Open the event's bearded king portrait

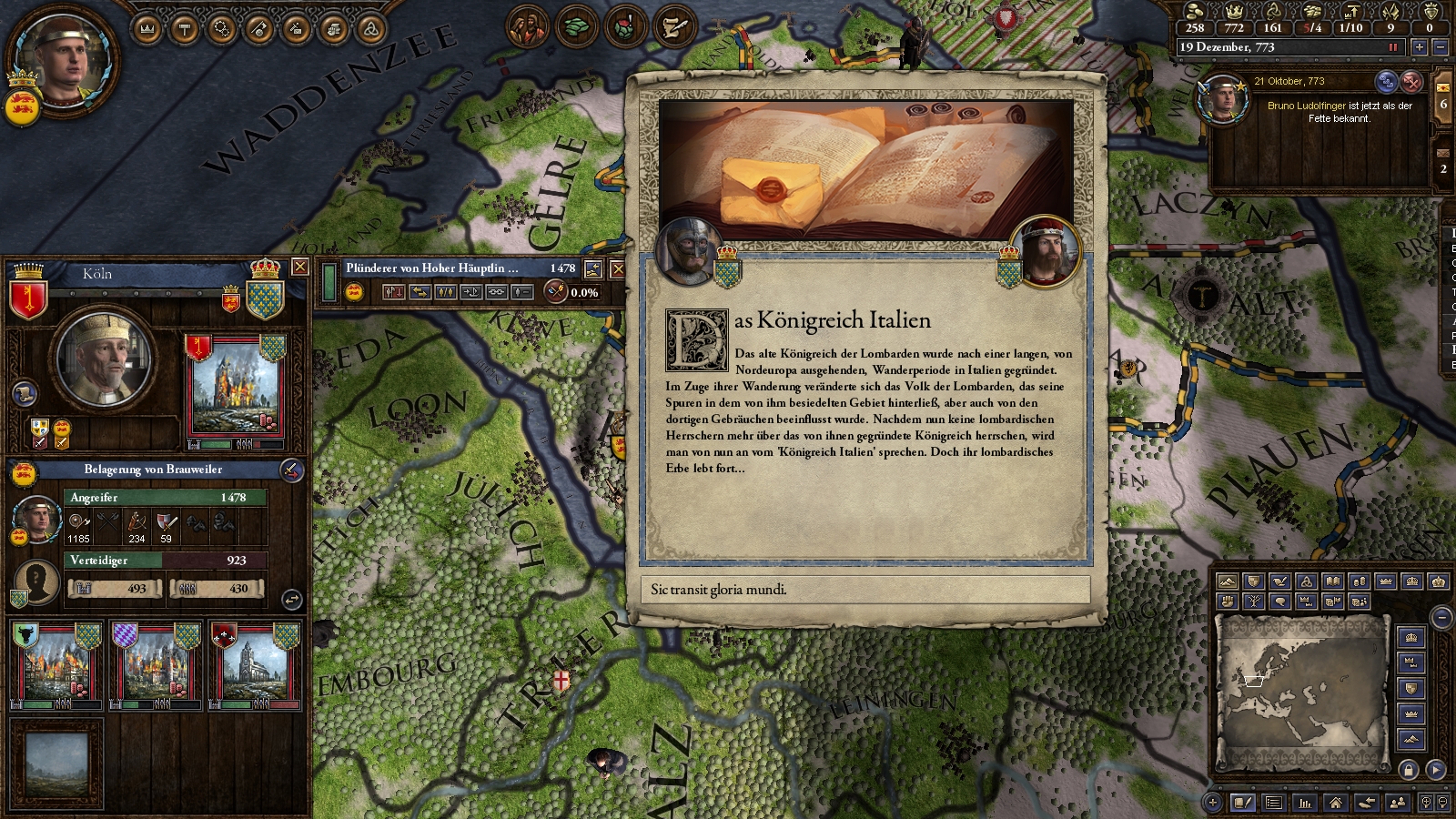(x=1046, y=249)
